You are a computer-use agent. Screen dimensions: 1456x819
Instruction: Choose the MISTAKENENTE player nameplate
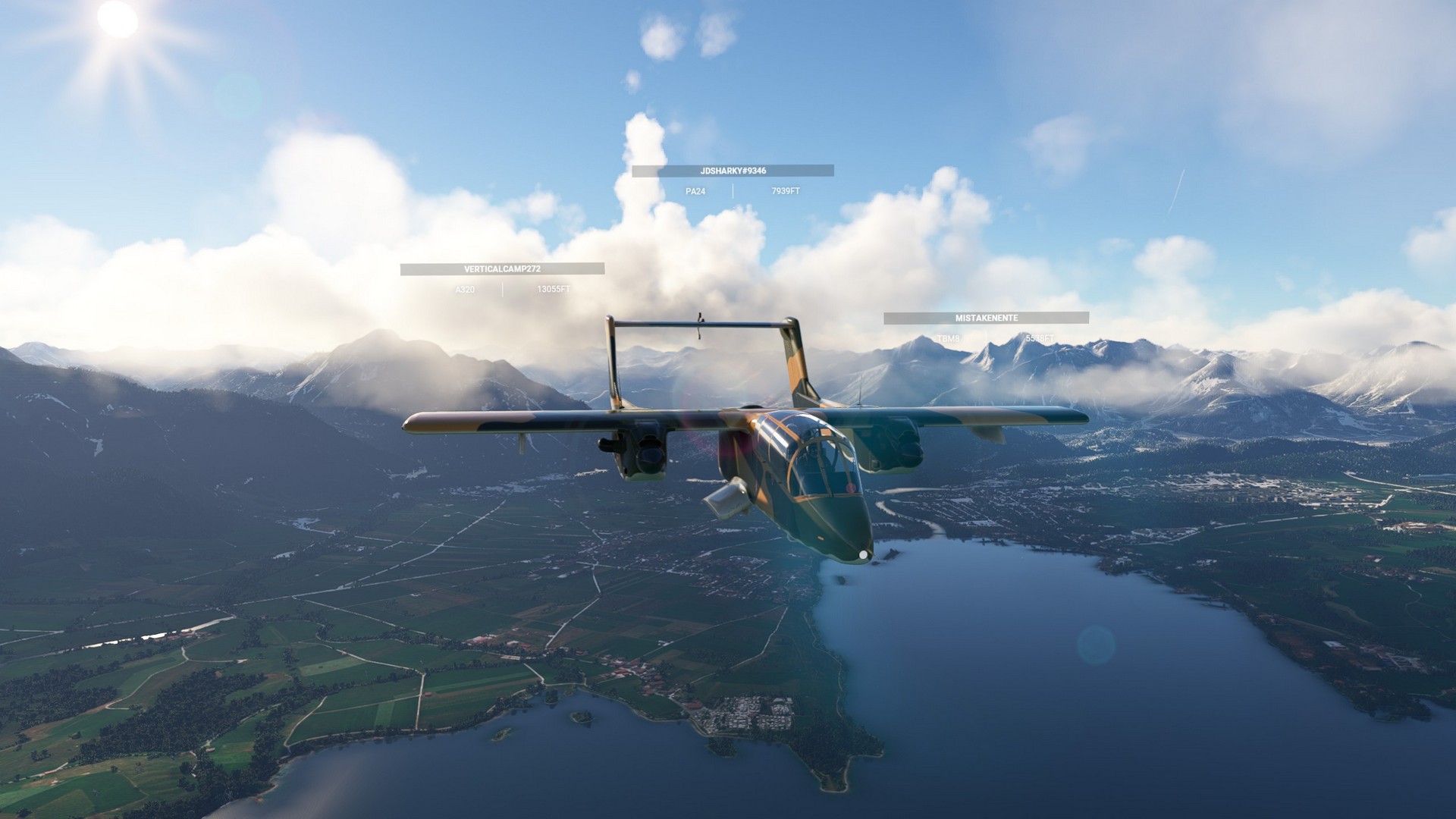pyautogui.click(x=986, y=318)
